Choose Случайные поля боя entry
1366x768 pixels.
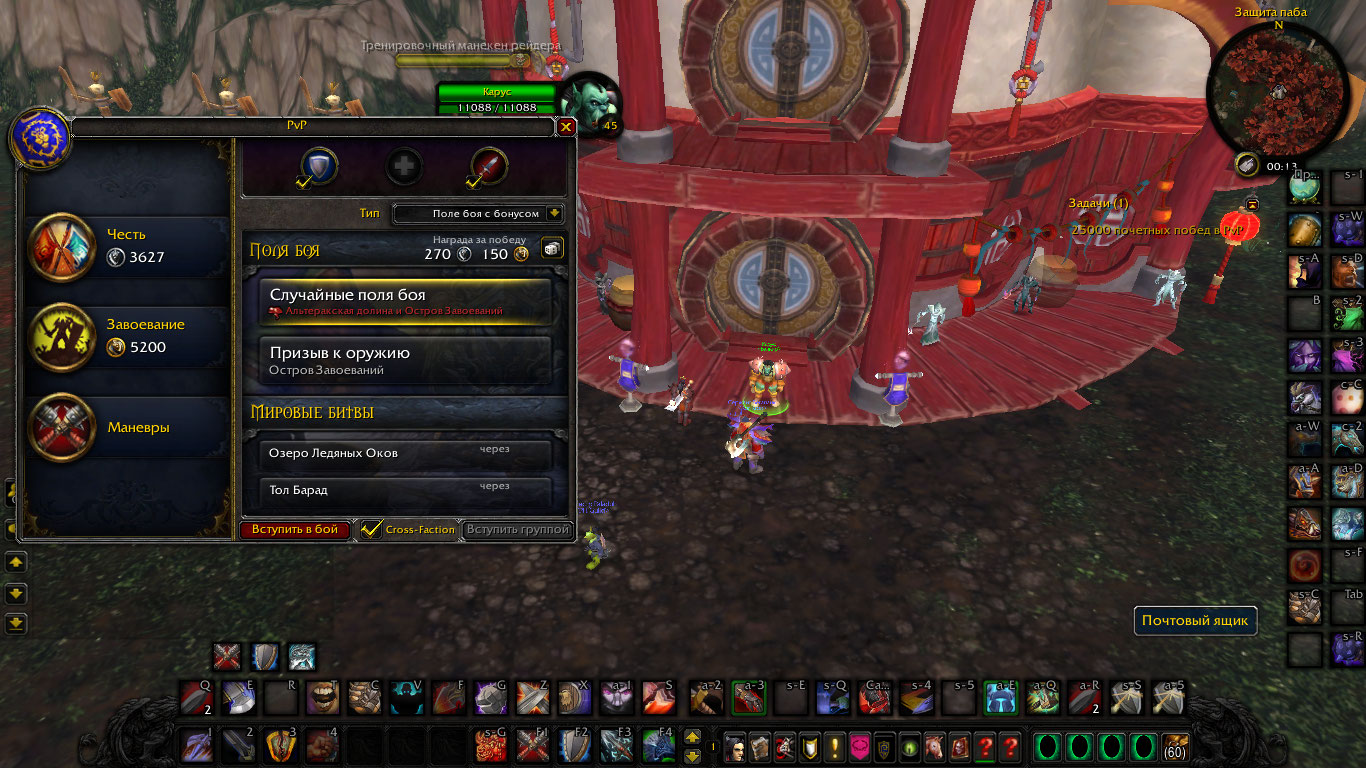click(405, 302)
